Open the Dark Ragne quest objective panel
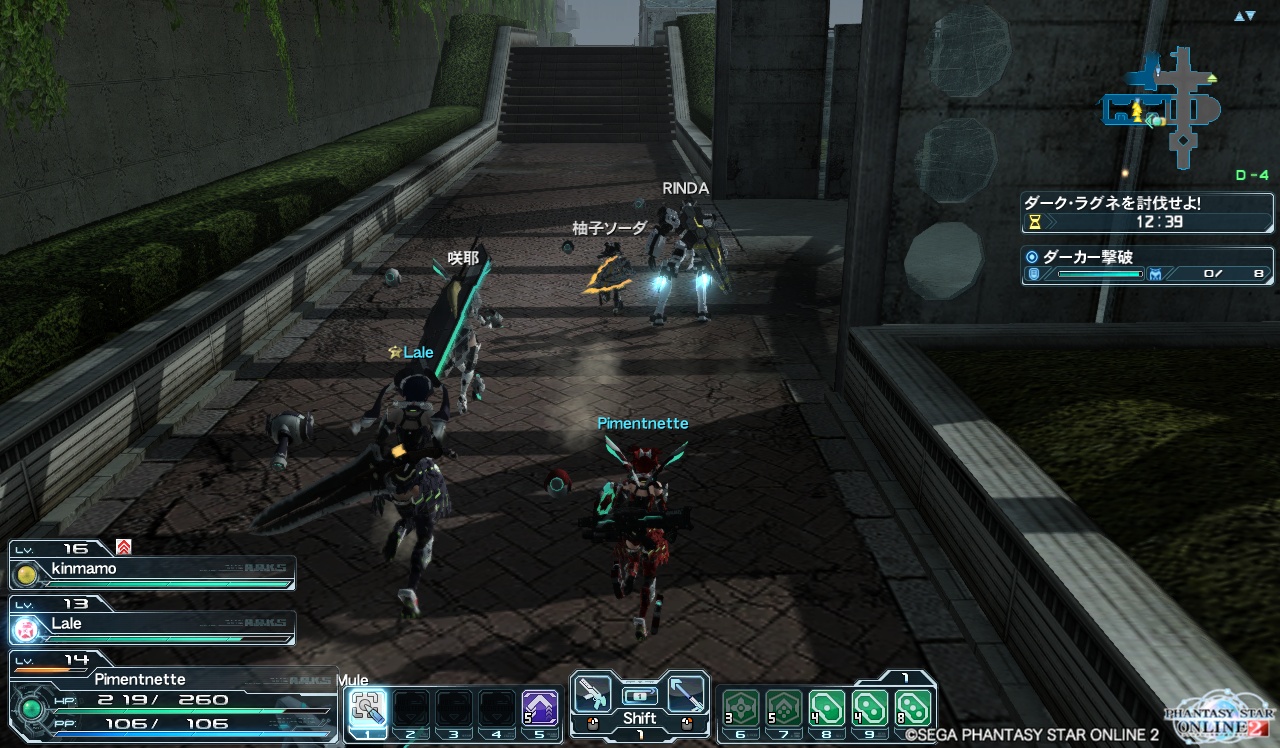Viewport: 1280px width, 748px height. (1147, 212)
